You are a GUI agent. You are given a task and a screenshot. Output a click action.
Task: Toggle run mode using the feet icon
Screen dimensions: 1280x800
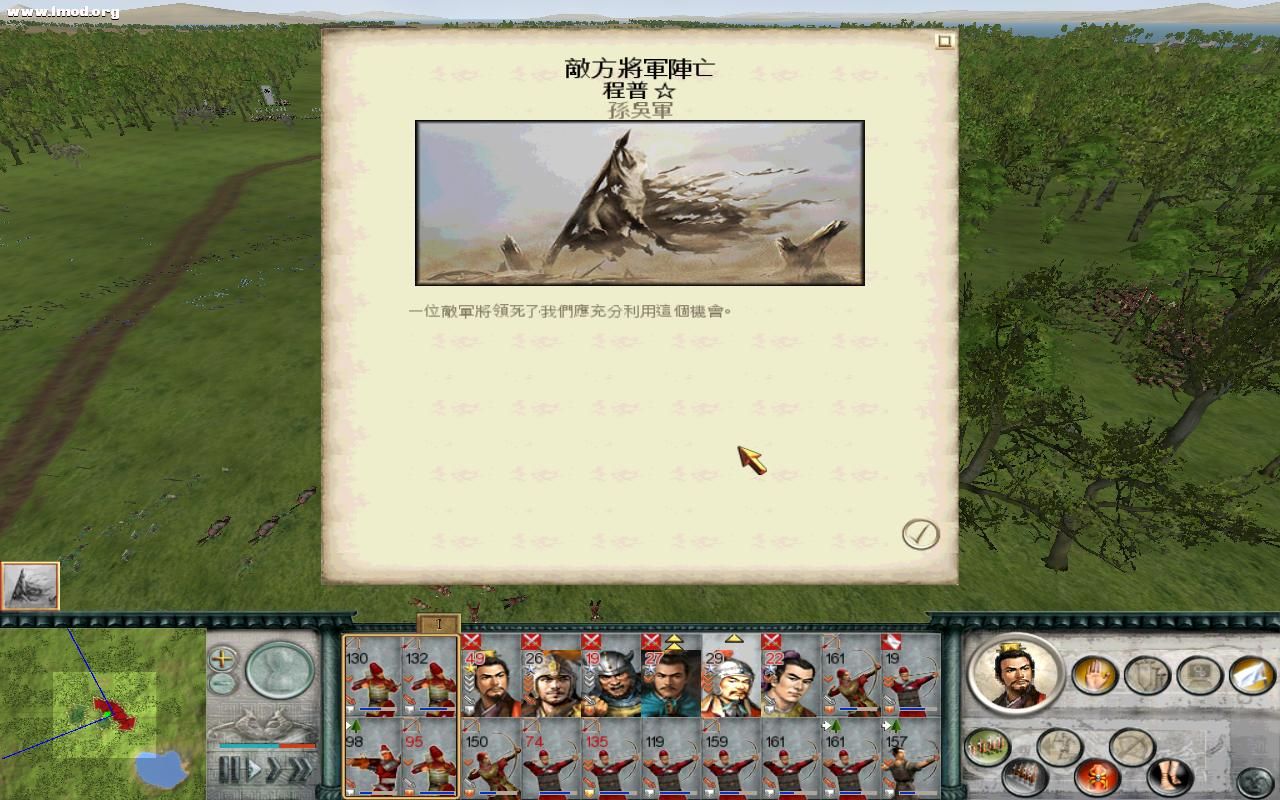(1171, 778)
